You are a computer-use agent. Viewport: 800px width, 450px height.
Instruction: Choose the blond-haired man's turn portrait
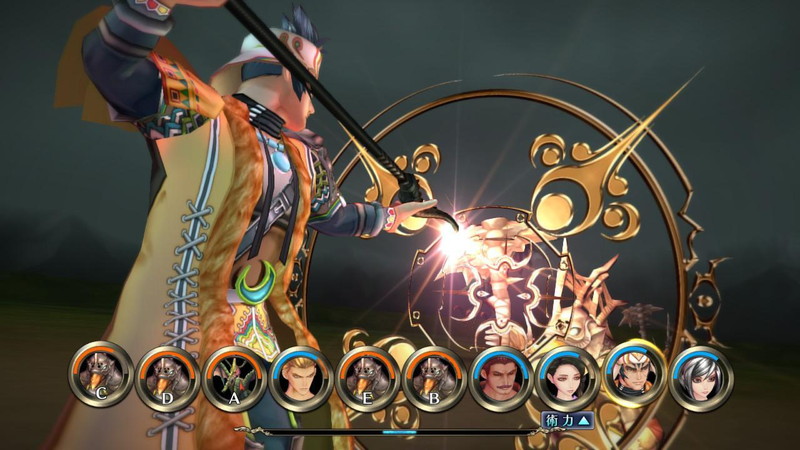302,378
